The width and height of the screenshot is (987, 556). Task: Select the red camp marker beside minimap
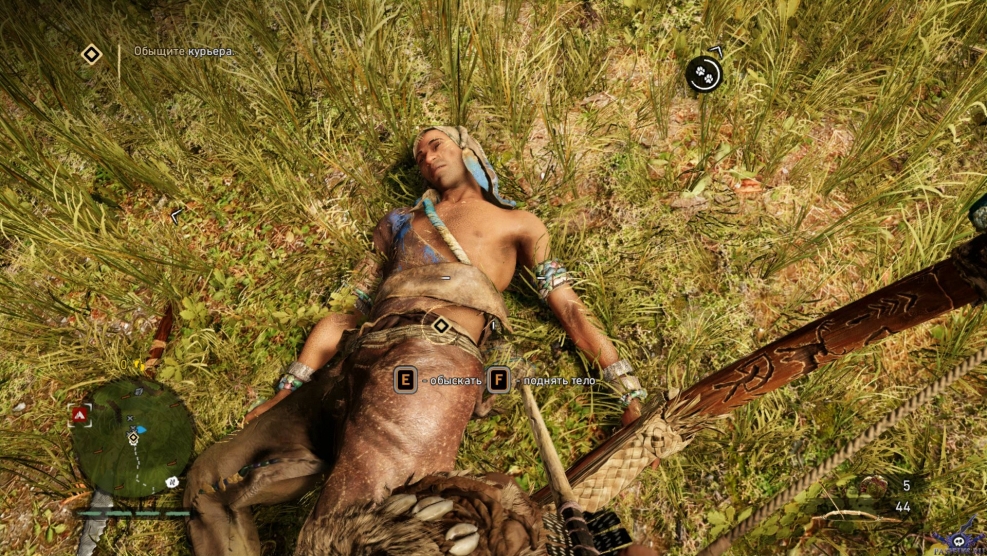coord(79,413)
